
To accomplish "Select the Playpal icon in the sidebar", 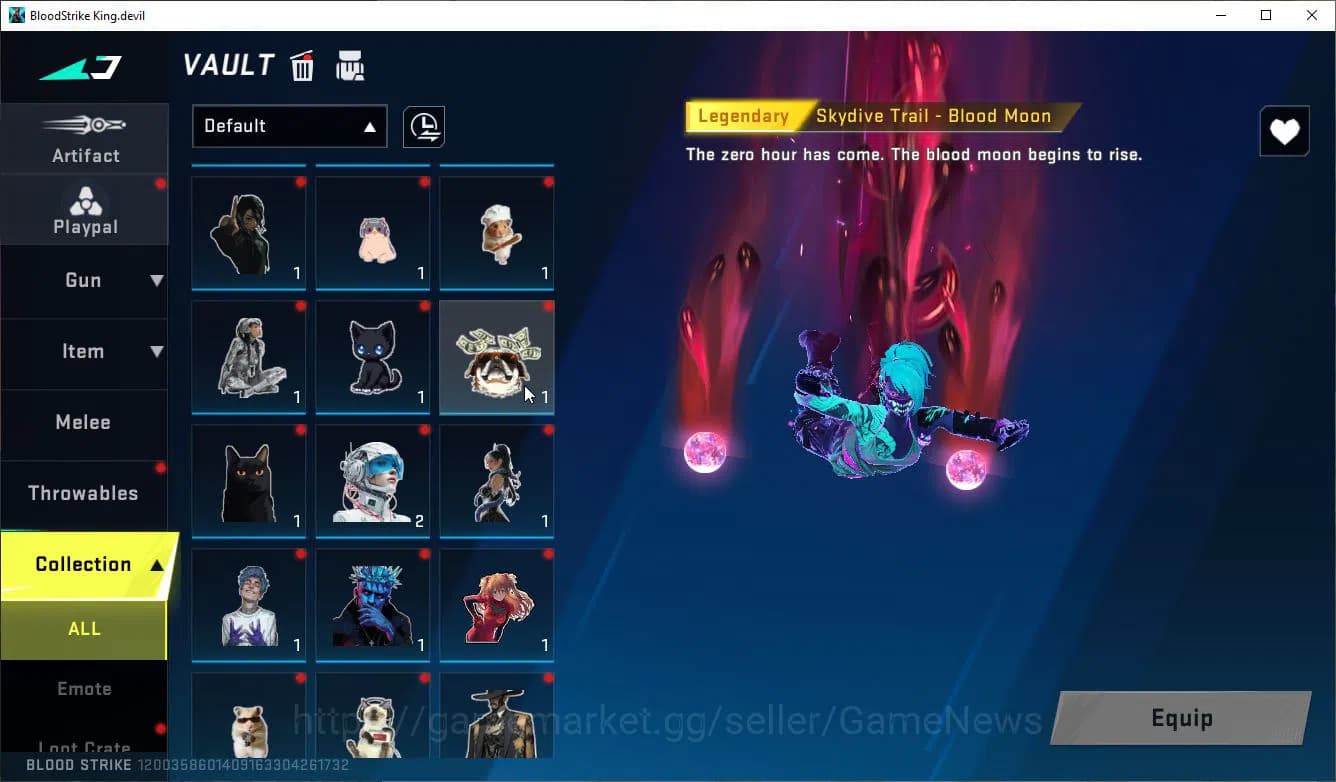I will pos(85,208).
